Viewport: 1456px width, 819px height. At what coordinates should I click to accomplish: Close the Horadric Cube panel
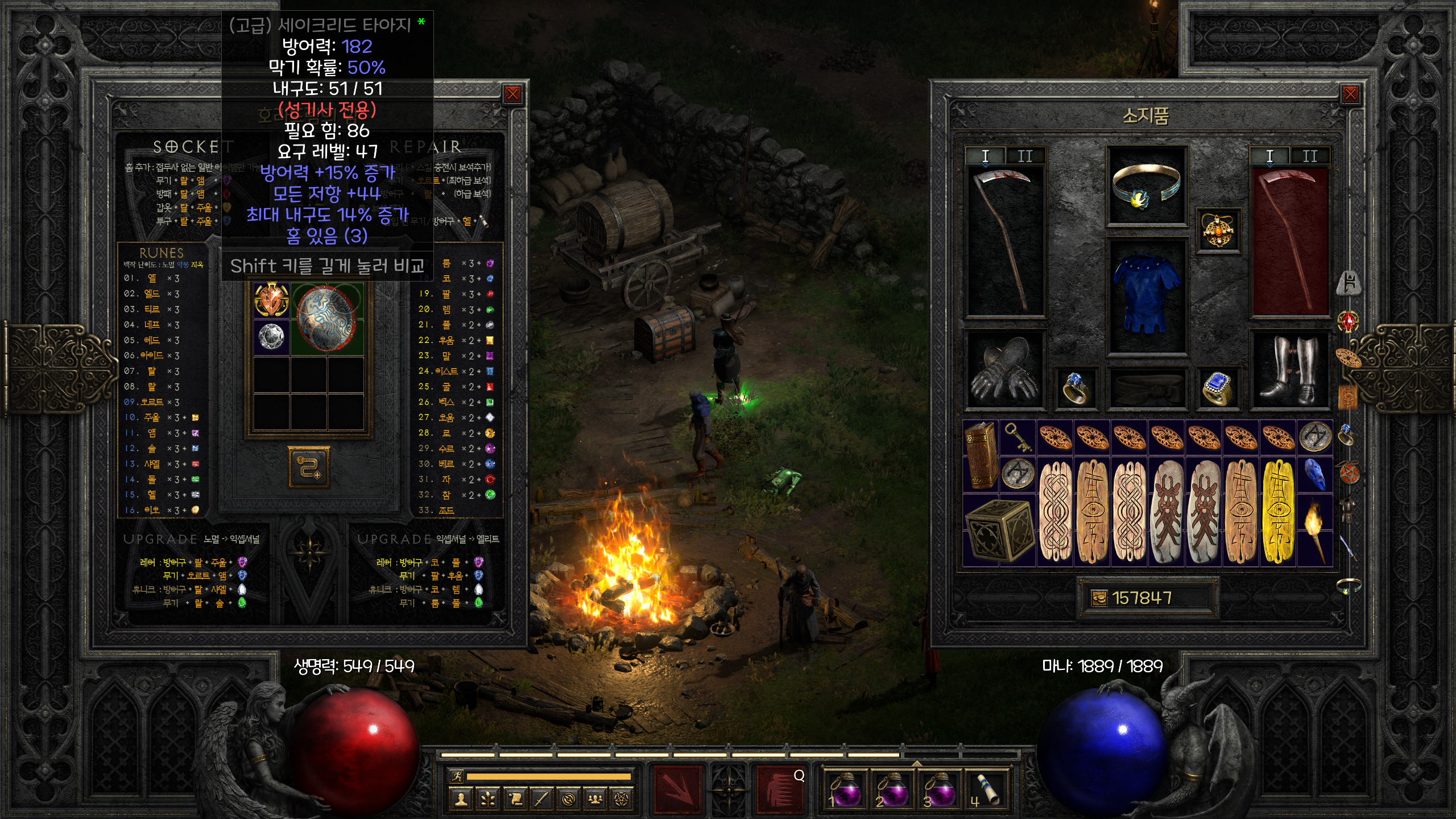pyautogui.click(x=512, y=94)
